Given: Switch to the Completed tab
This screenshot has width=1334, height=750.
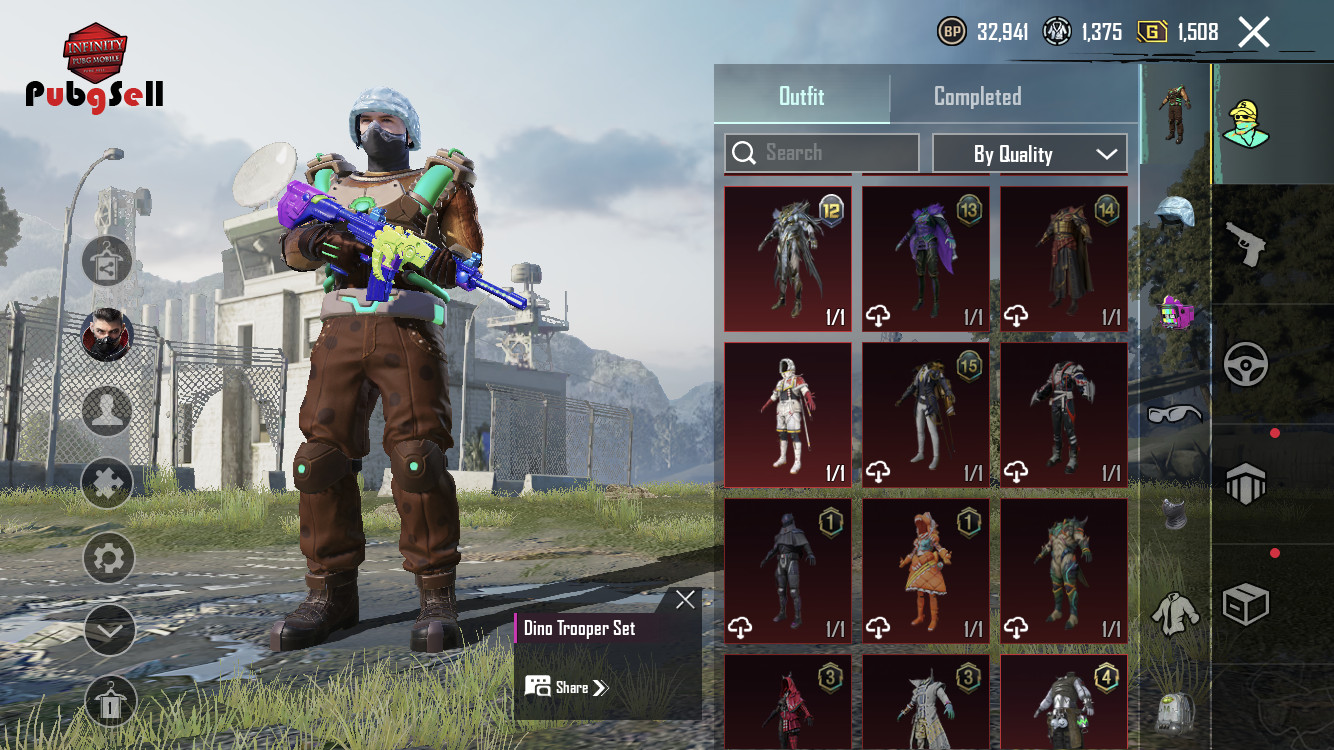Looking at the screenshot, I should tap(977, 97).
